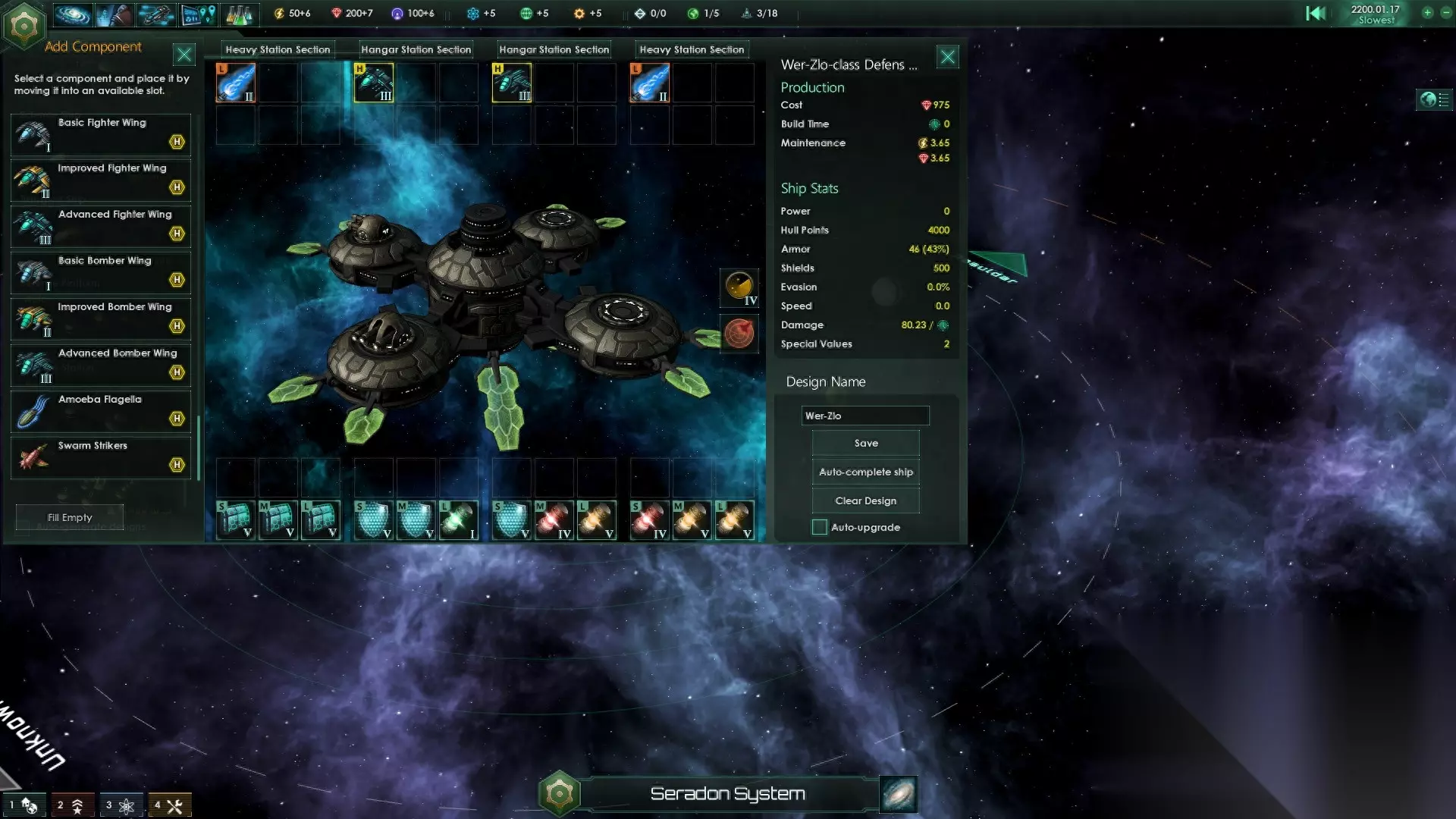Click the Fill Empty button
The width and height of the screenshot is (1456, 819).
pos(70,517)
